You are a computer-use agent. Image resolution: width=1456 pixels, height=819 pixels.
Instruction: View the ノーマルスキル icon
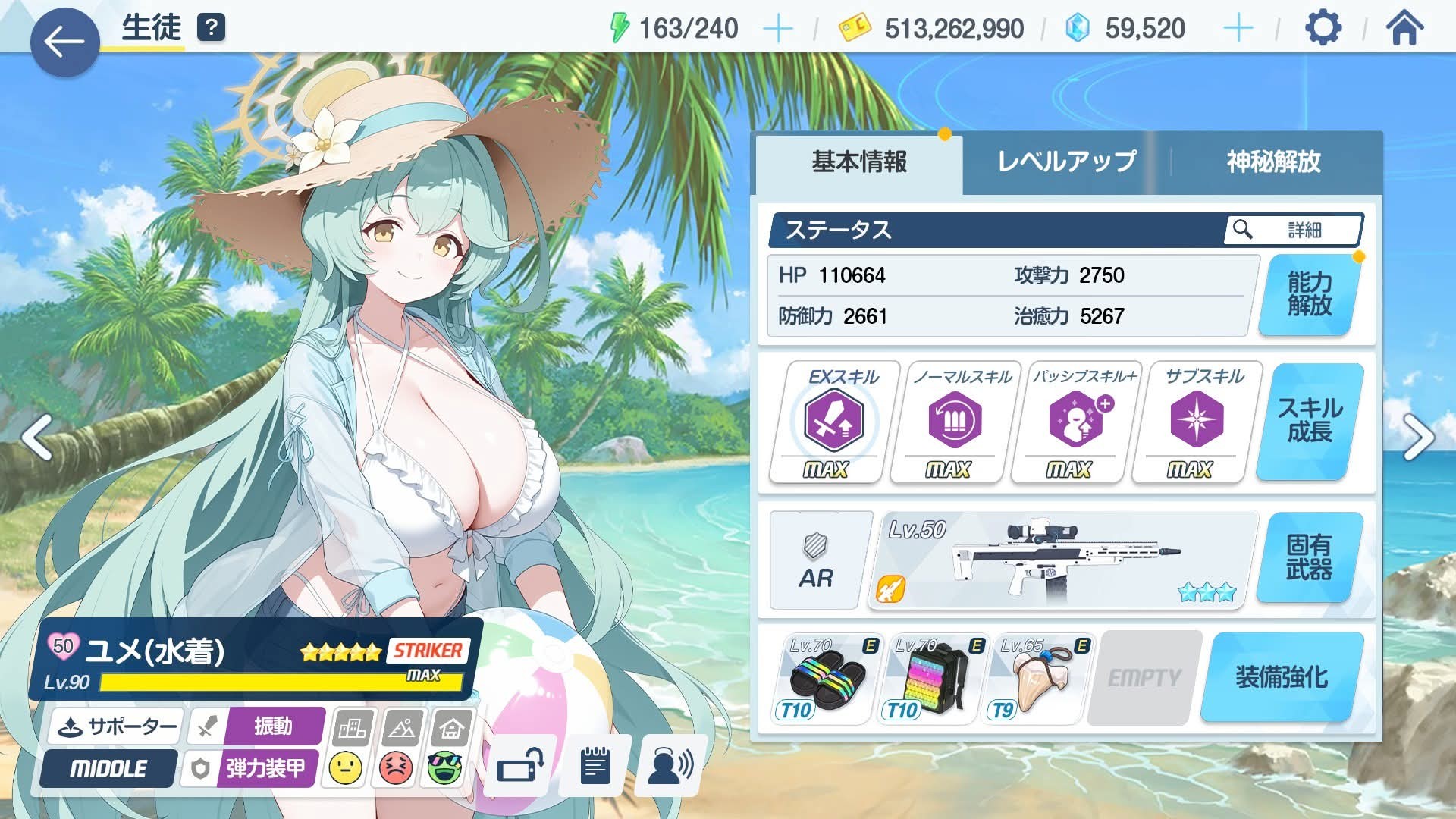coord(955,421)
